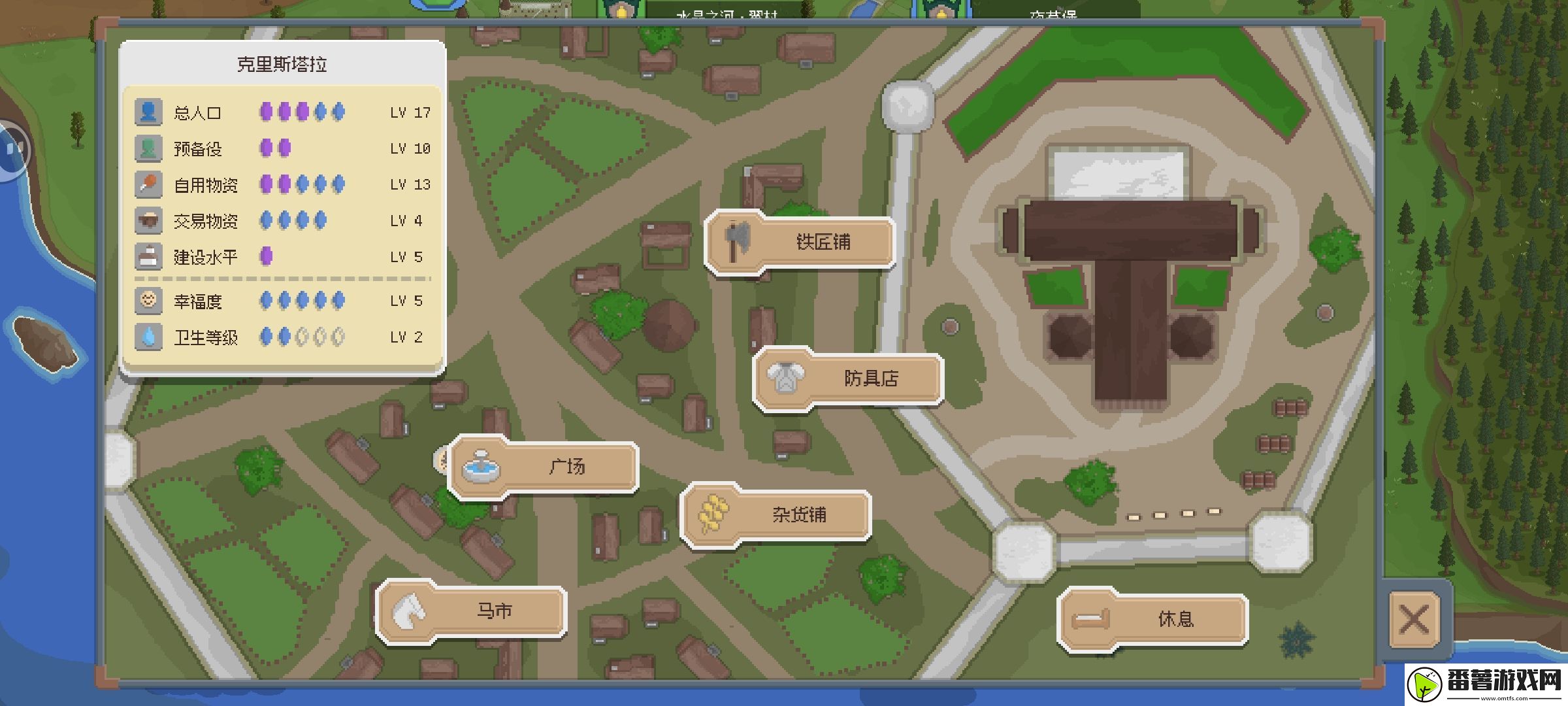Go to the 马市 horse market
The image size is (1568, 706).
pyautogui.click(x=472, y=612)
